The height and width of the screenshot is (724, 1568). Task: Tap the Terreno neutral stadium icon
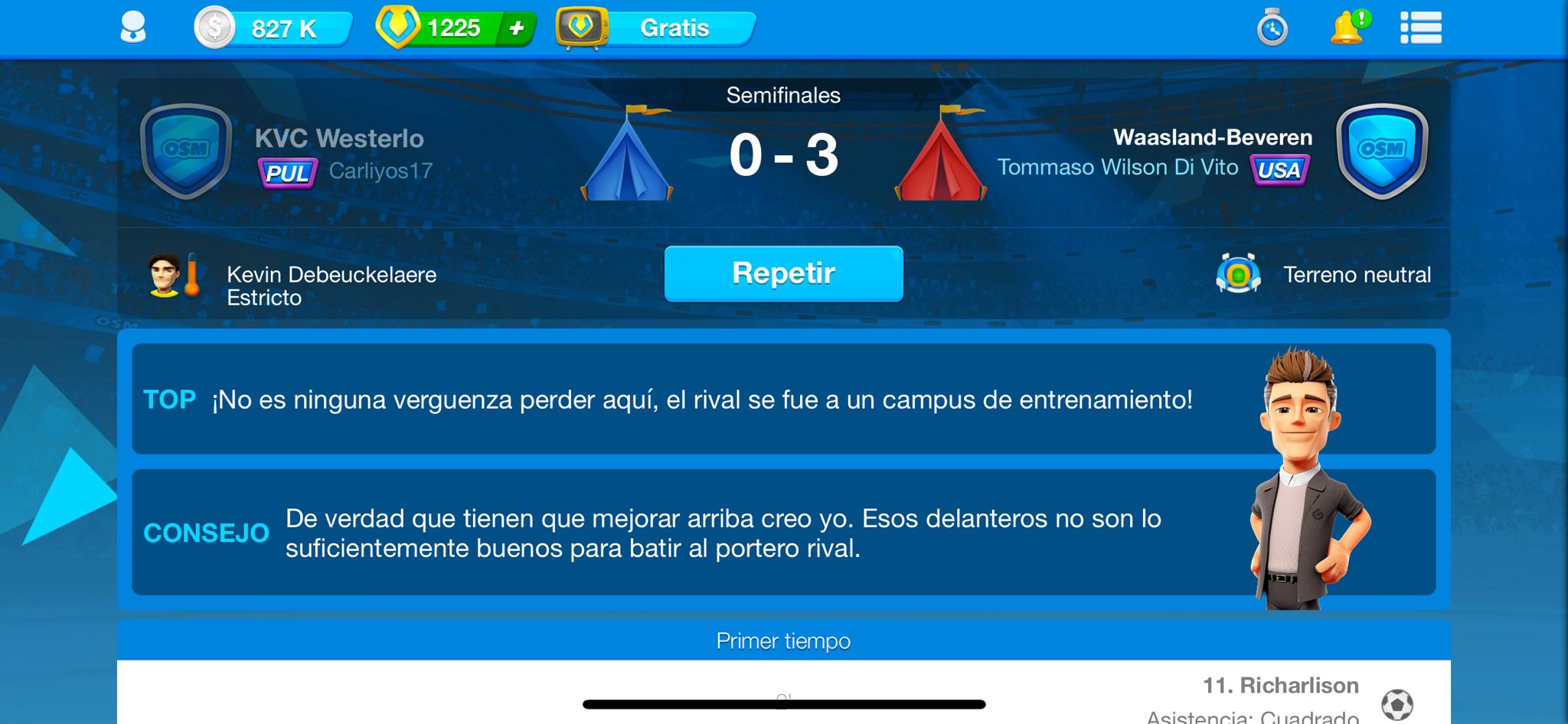point(1238,274)
